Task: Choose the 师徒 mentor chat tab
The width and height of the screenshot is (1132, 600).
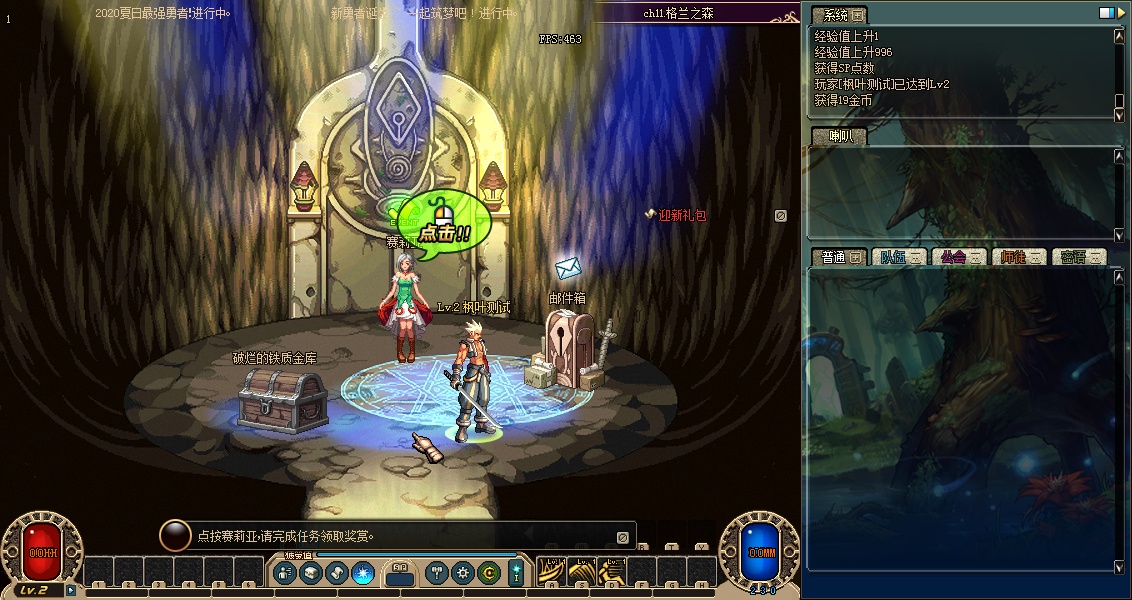Action: [1018, 257]
